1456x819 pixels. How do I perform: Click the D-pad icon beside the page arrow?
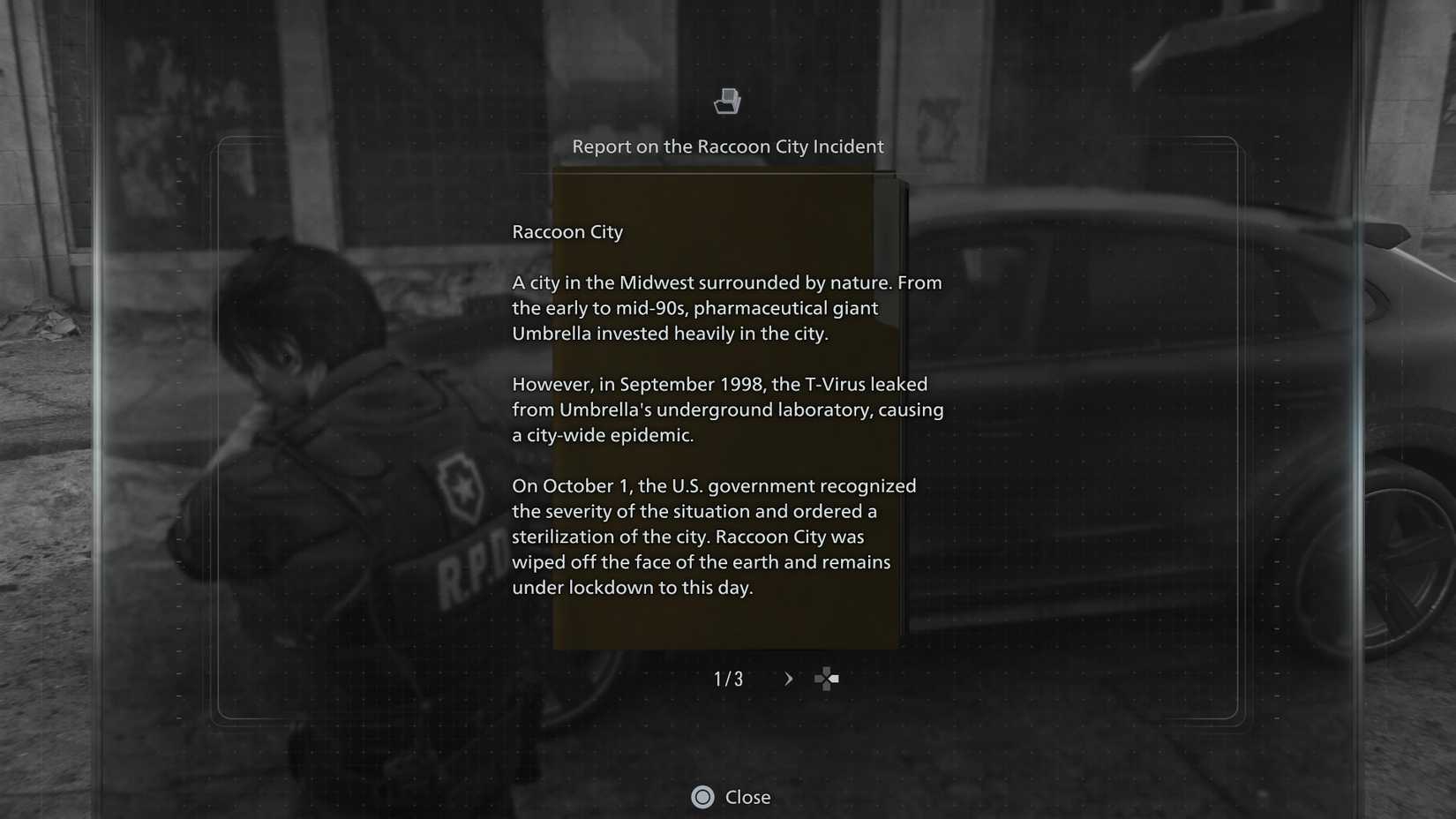click(826, 679)
